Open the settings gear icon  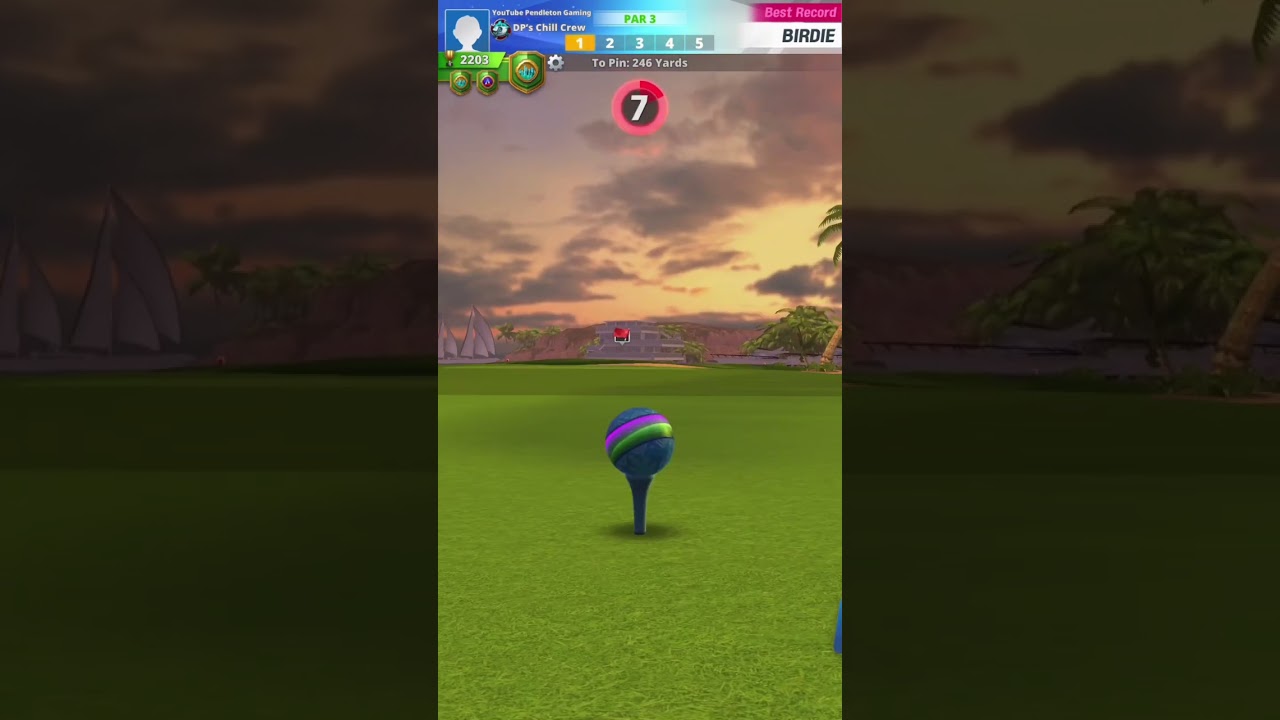point(554,63)
